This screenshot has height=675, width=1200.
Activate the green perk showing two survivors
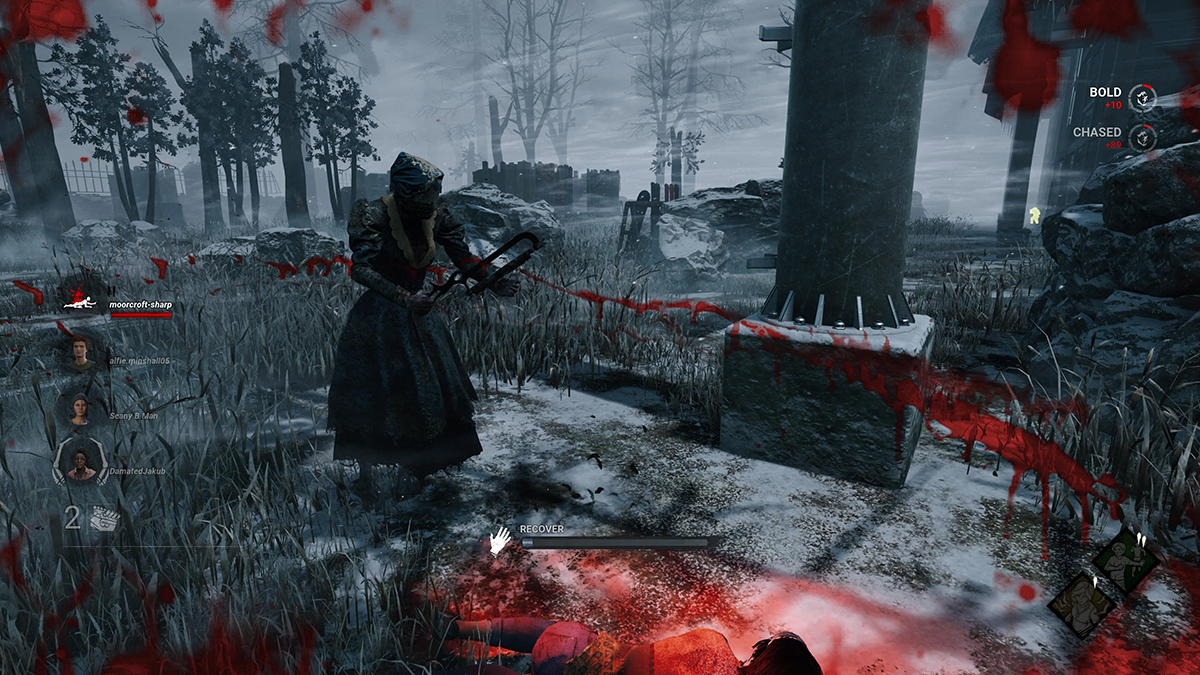[1125, 561]
